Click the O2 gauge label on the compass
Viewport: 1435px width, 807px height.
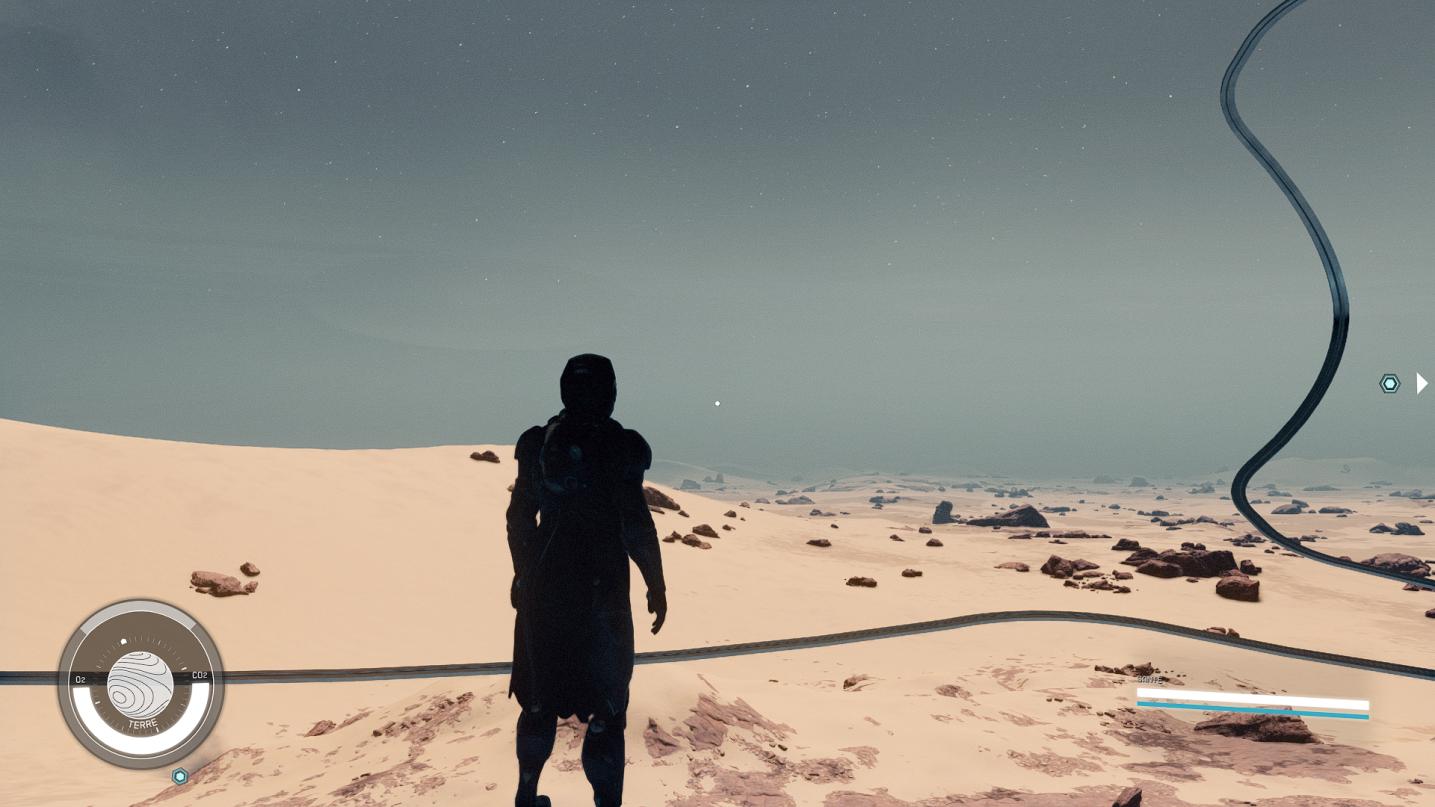80,679
